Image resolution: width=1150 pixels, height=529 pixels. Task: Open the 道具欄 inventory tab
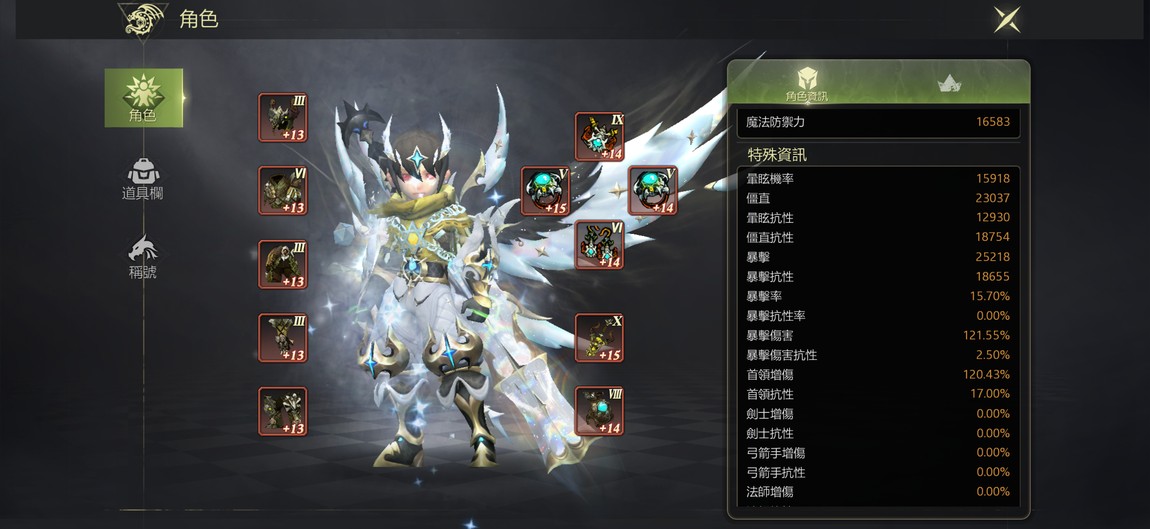click(x=143, y=180)
